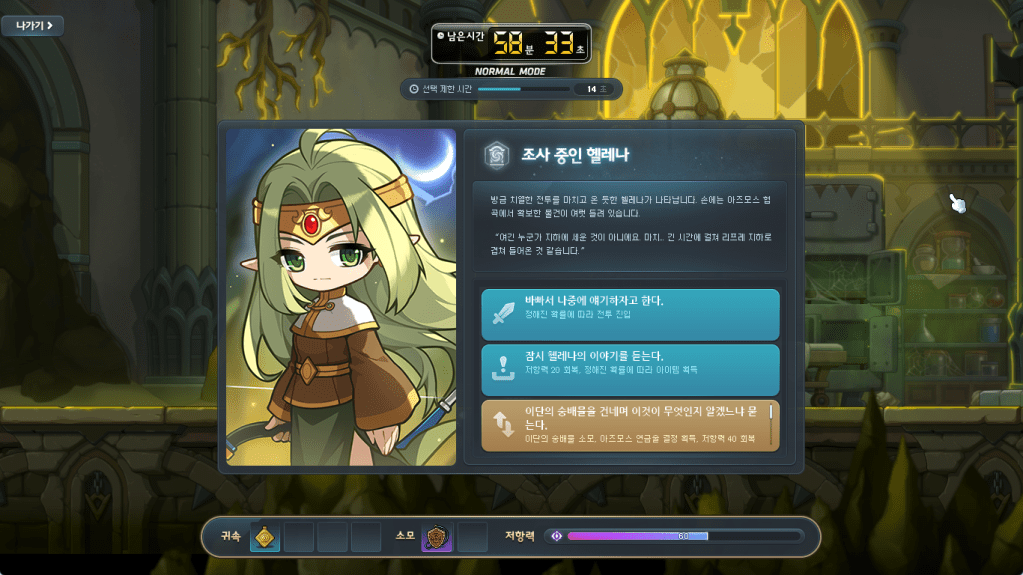This screenshot has width=1023, height=575.
Task: Choose the 바빠서 나중에 얘기하자고 한다 option
Action: 629,314
